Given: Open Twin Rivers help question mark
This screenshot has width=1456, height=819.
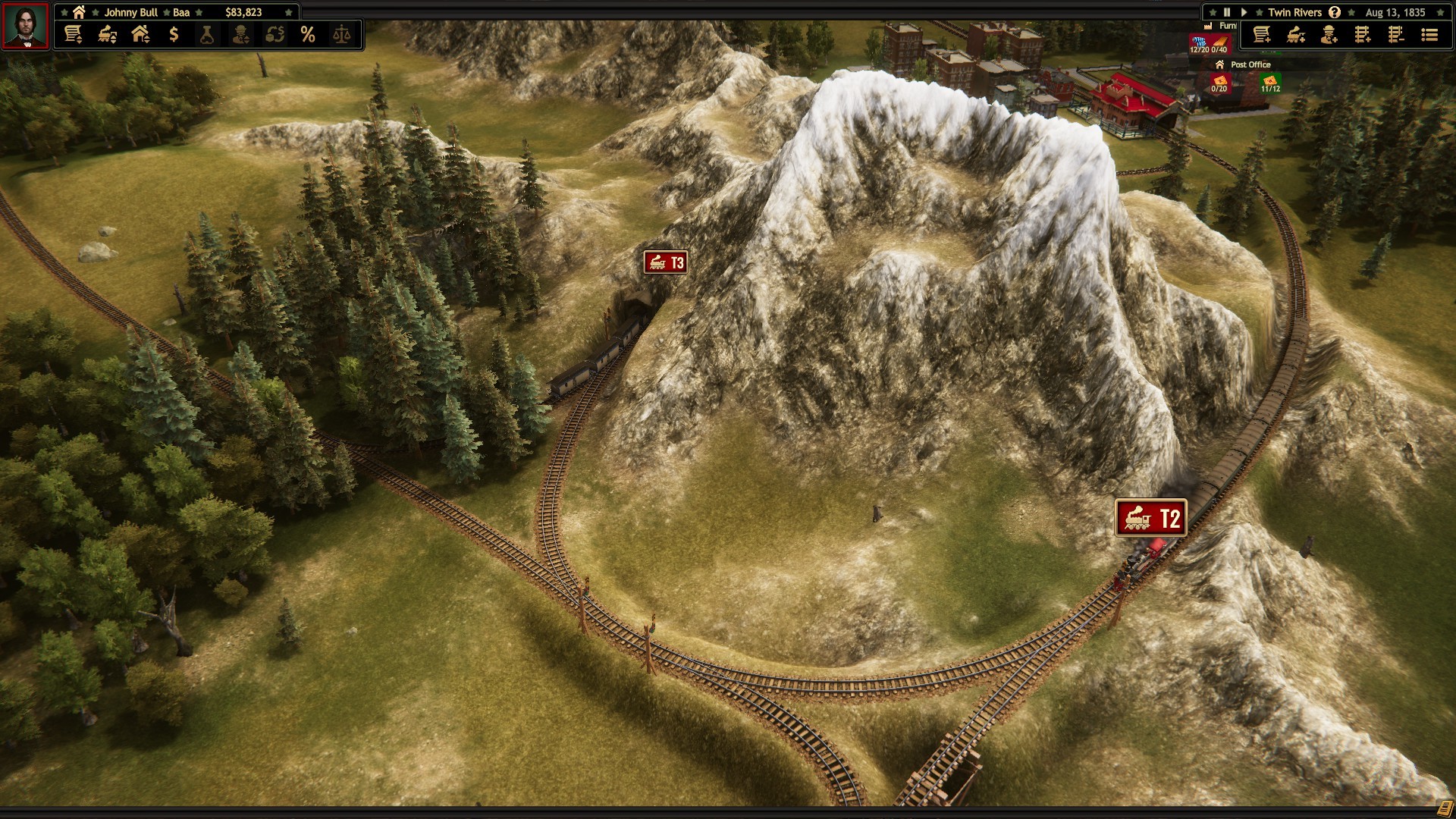Looking at the screenshot, I should tap(1335, 12).
